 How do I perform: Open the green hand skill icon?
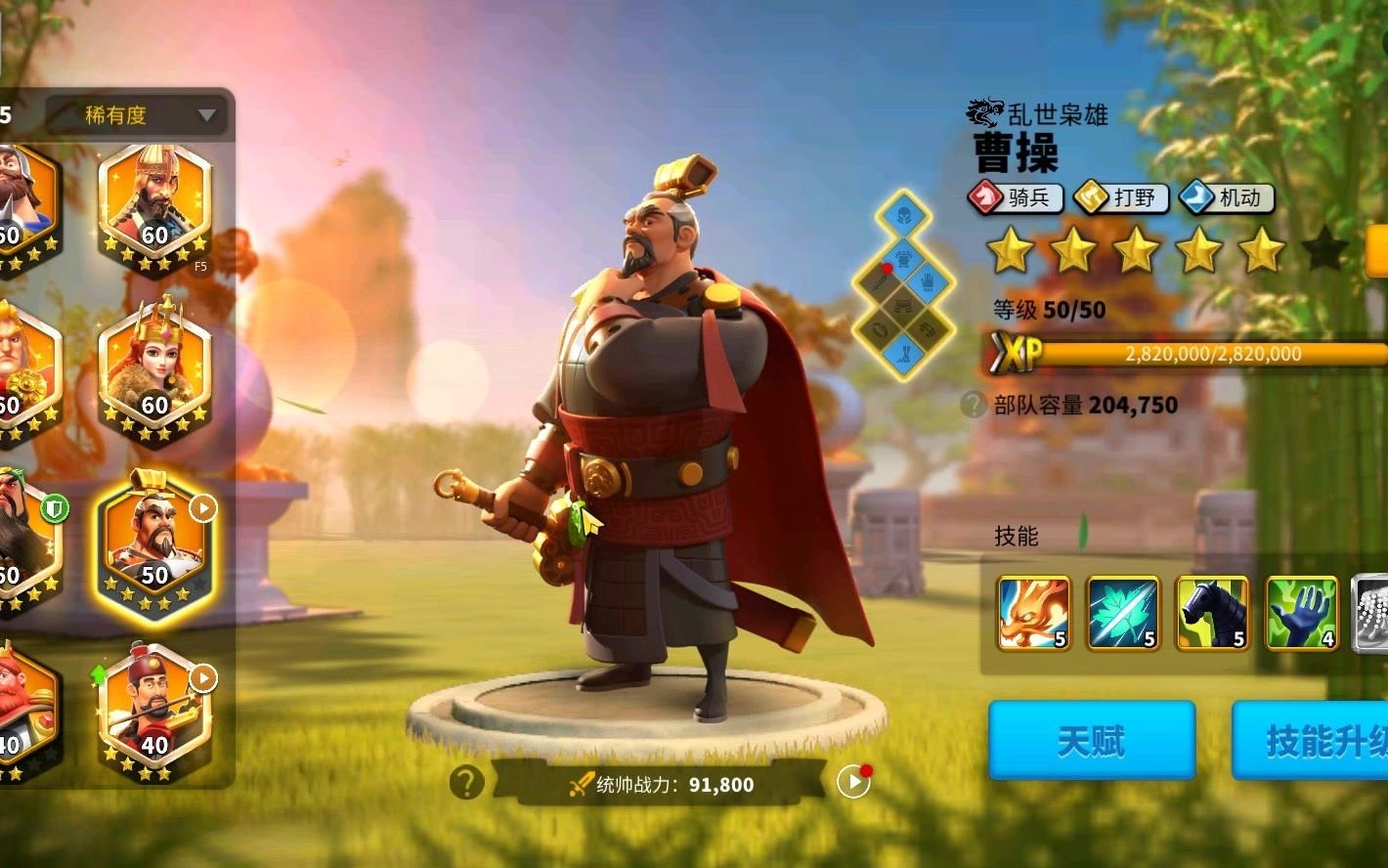click(1301, 613)
